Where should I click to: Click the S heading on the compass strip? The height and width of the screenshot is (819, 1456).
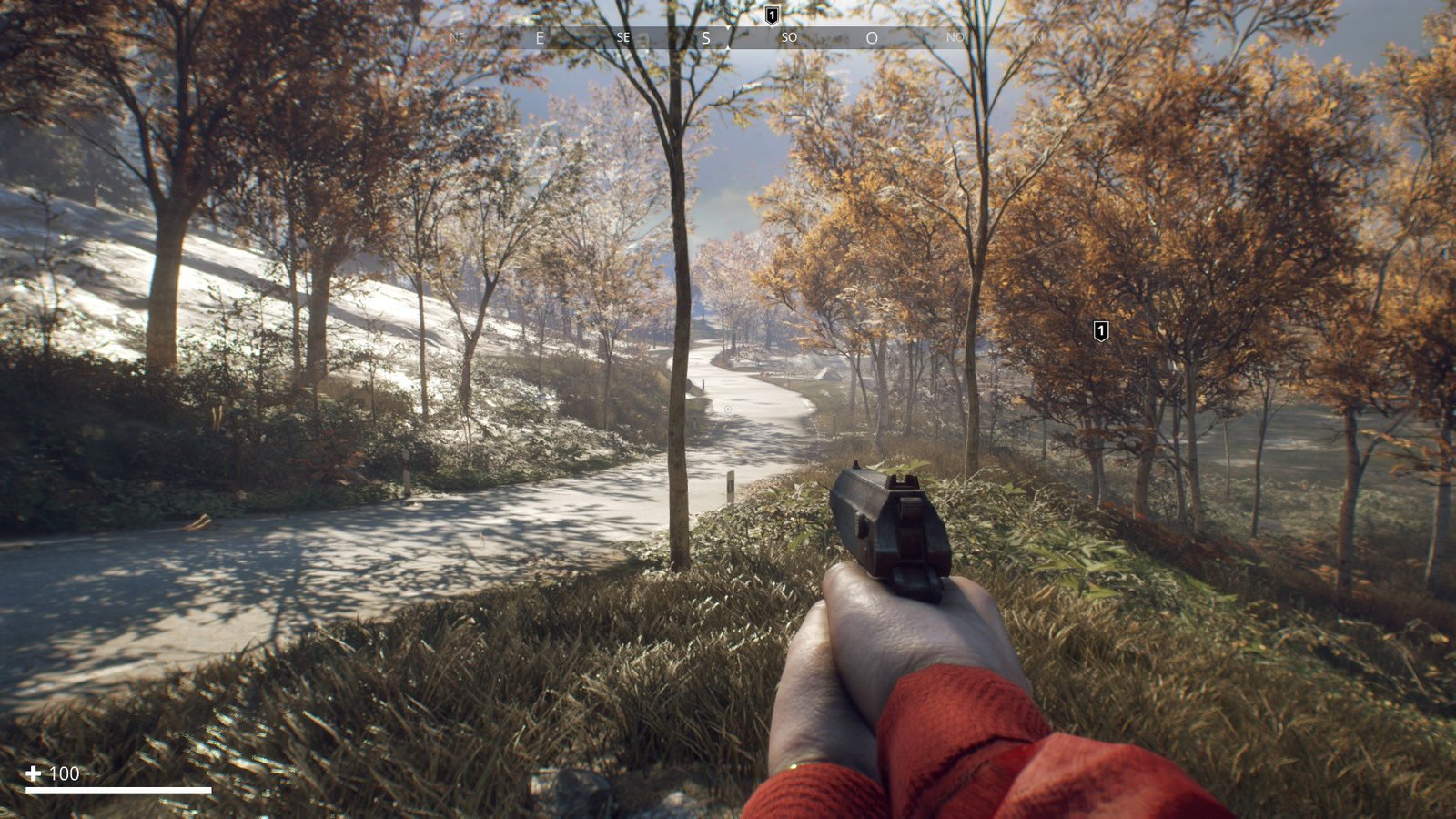[x=705, y=38]
